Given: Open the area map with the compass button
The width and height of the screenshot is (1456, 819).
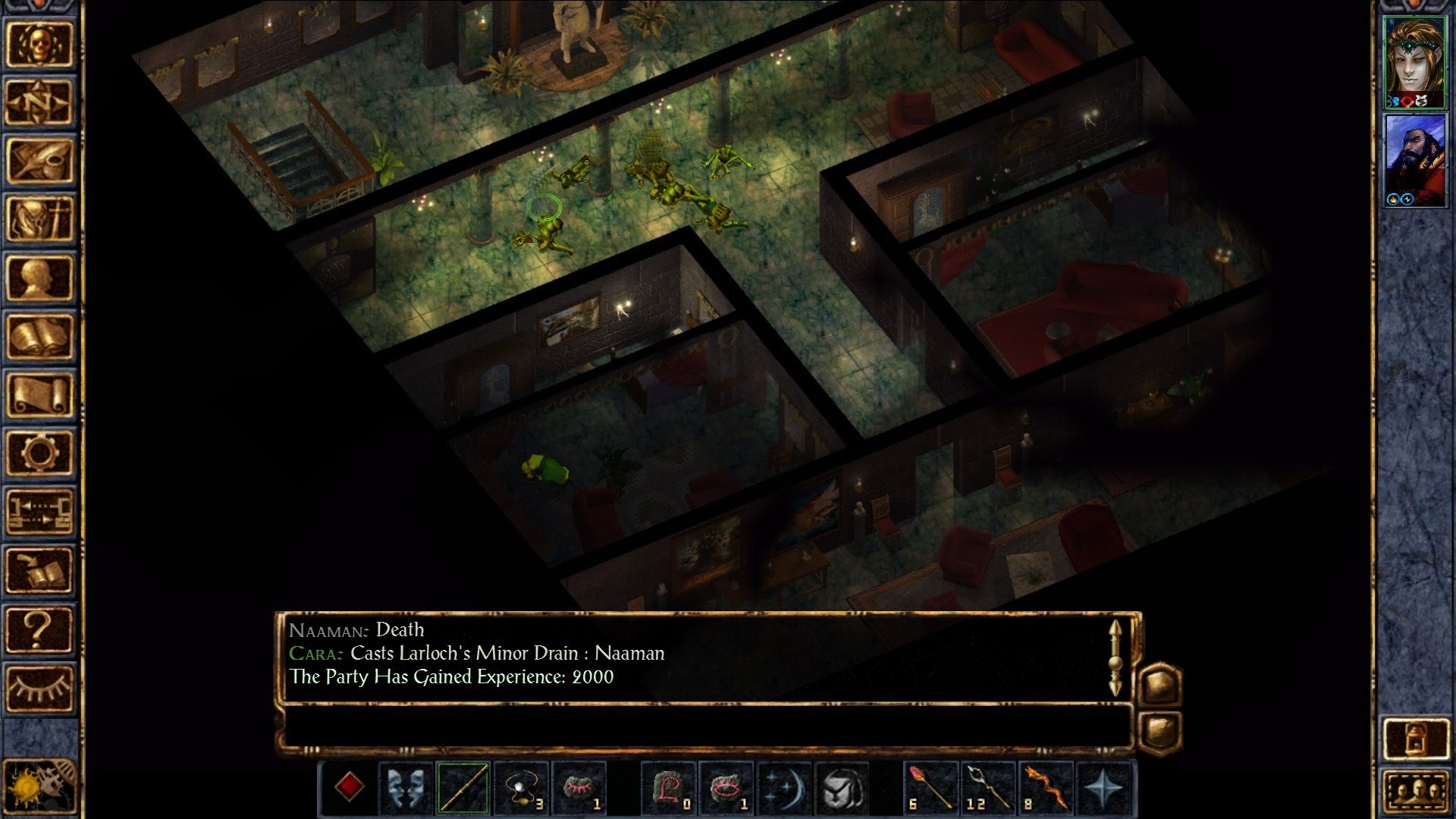Looking at the screenshot, I should point(39,102).
